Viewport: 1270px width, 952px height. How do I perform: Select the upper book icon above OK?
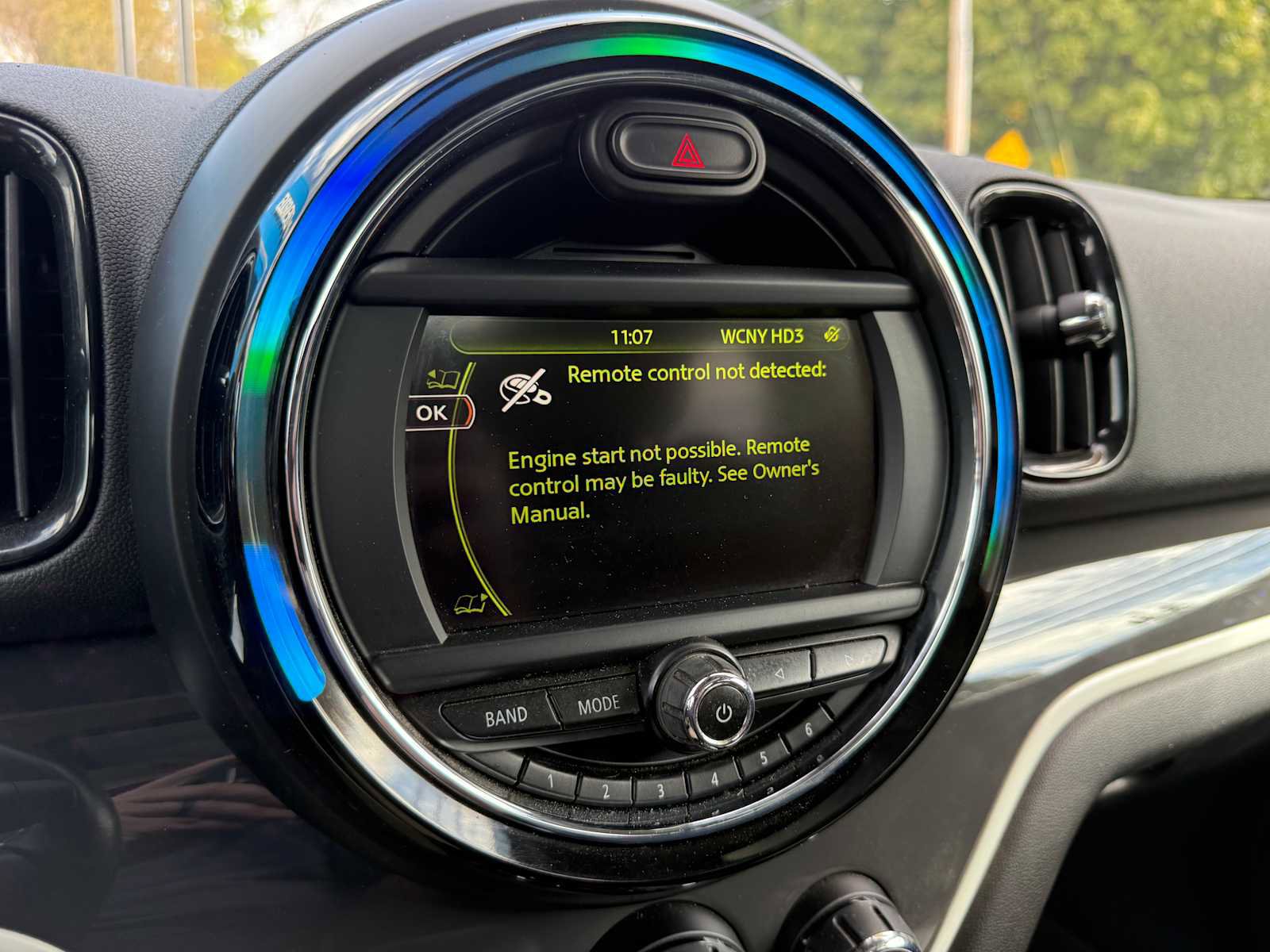click(x=443, y=379)
